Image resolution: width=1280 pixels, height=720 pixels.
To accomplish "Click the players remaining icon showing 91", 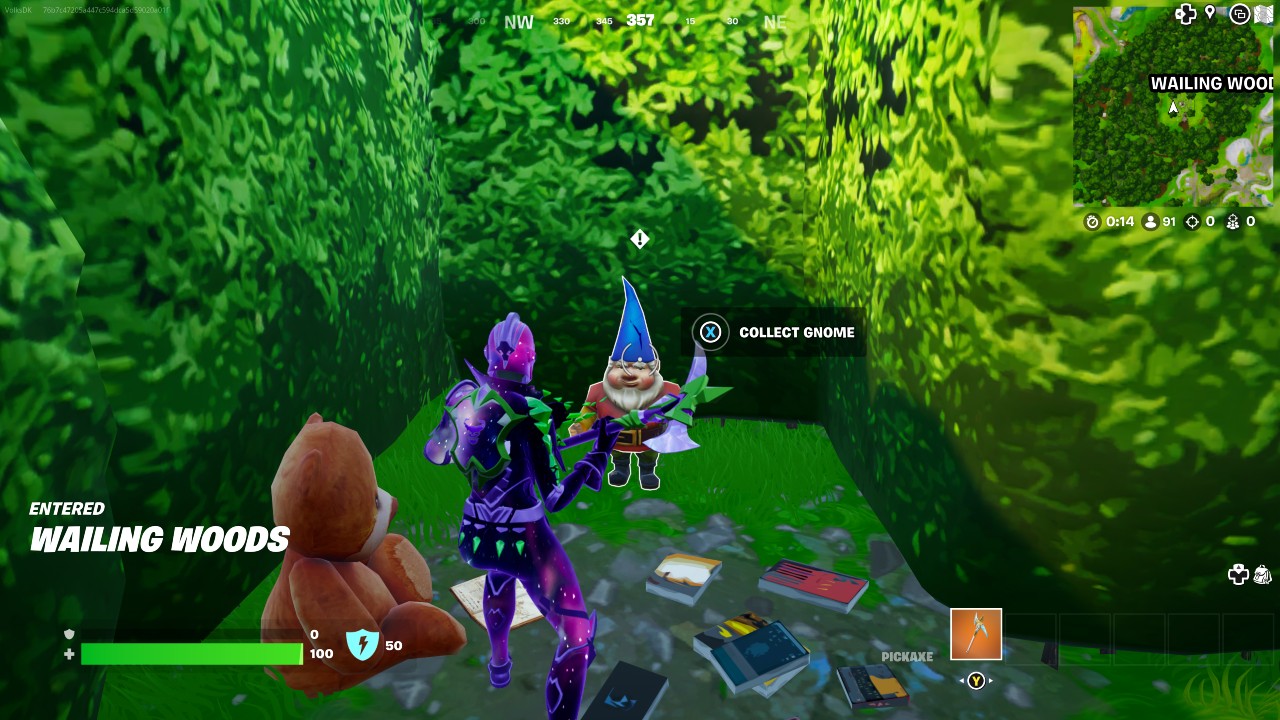I will coord(1150,222).
